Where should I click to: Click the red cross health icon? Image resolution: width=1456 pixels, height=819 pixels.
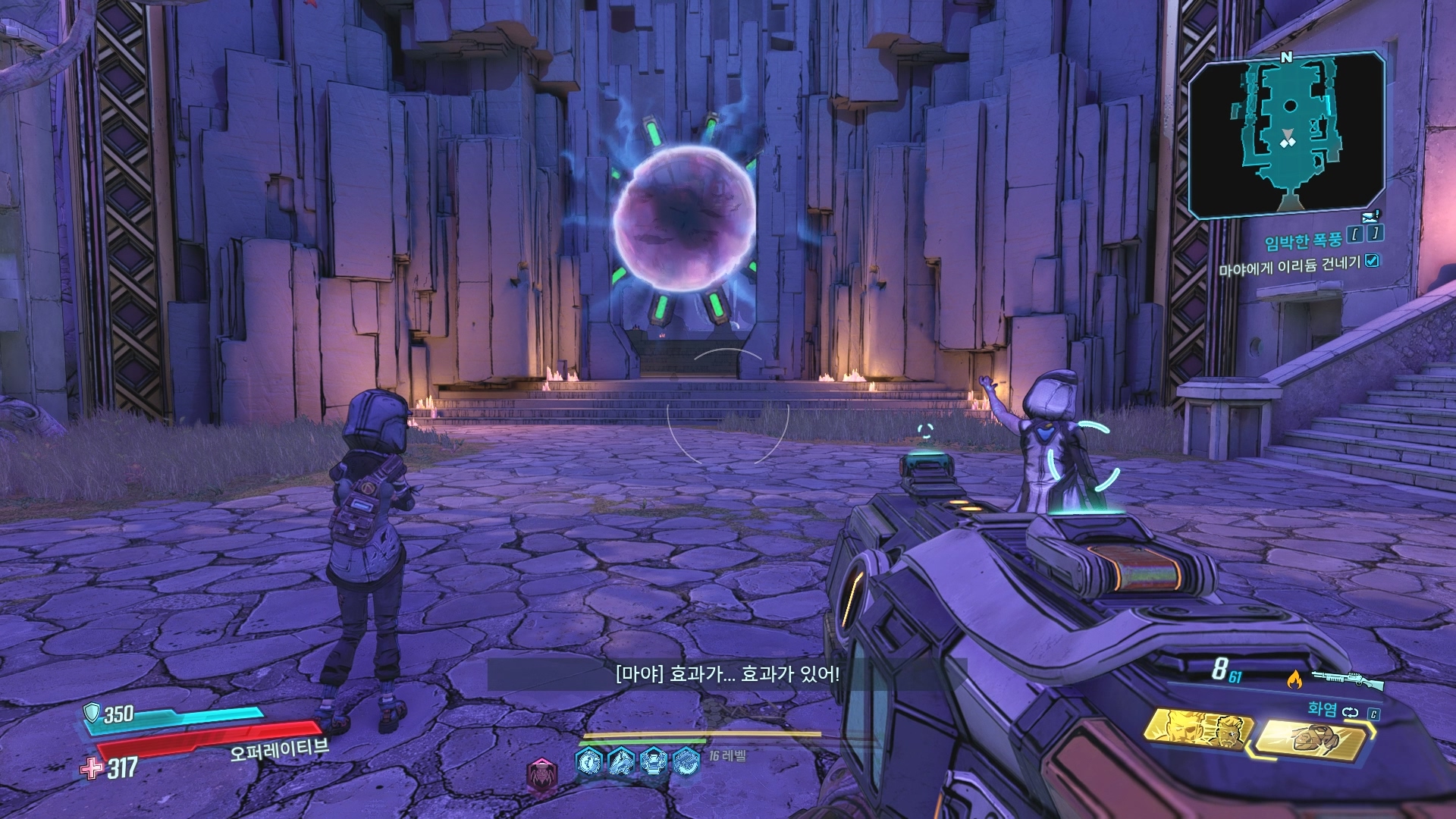[92, 768]
